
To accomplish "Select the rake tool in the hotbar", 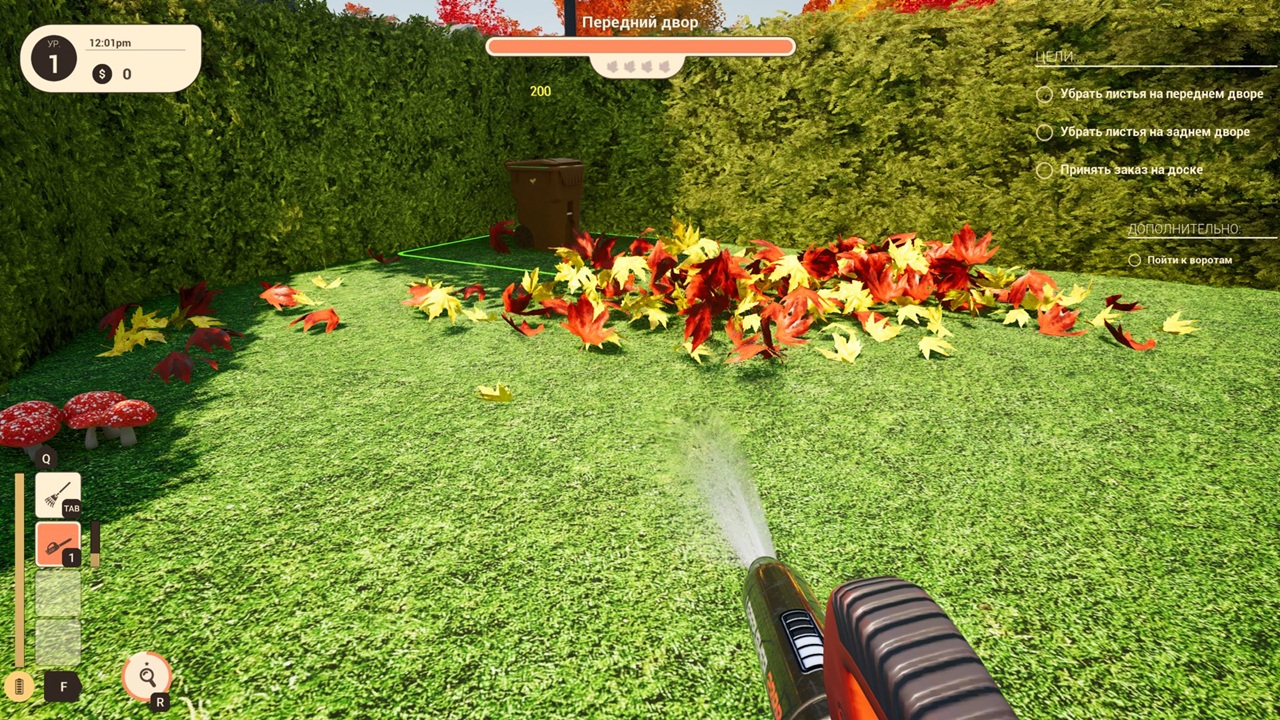I will (57, 492).
